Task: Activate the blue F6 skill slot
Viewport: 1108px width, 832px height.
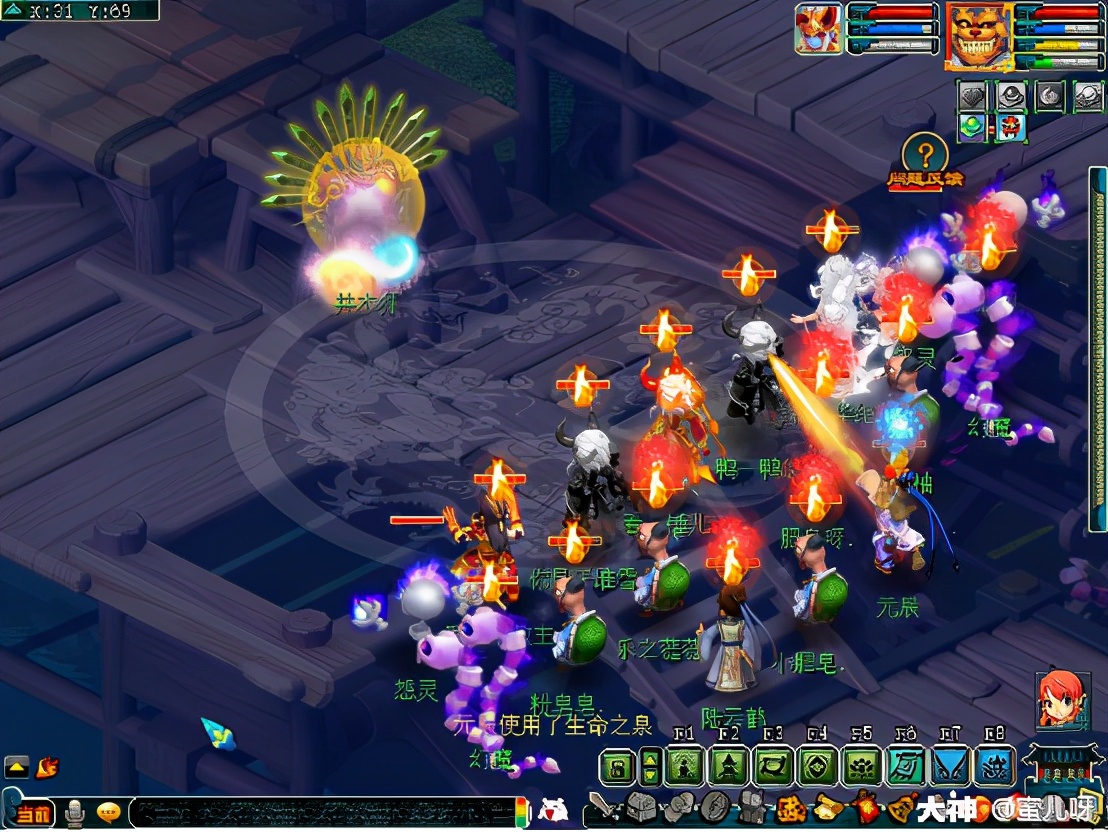Action: (906, 767)
